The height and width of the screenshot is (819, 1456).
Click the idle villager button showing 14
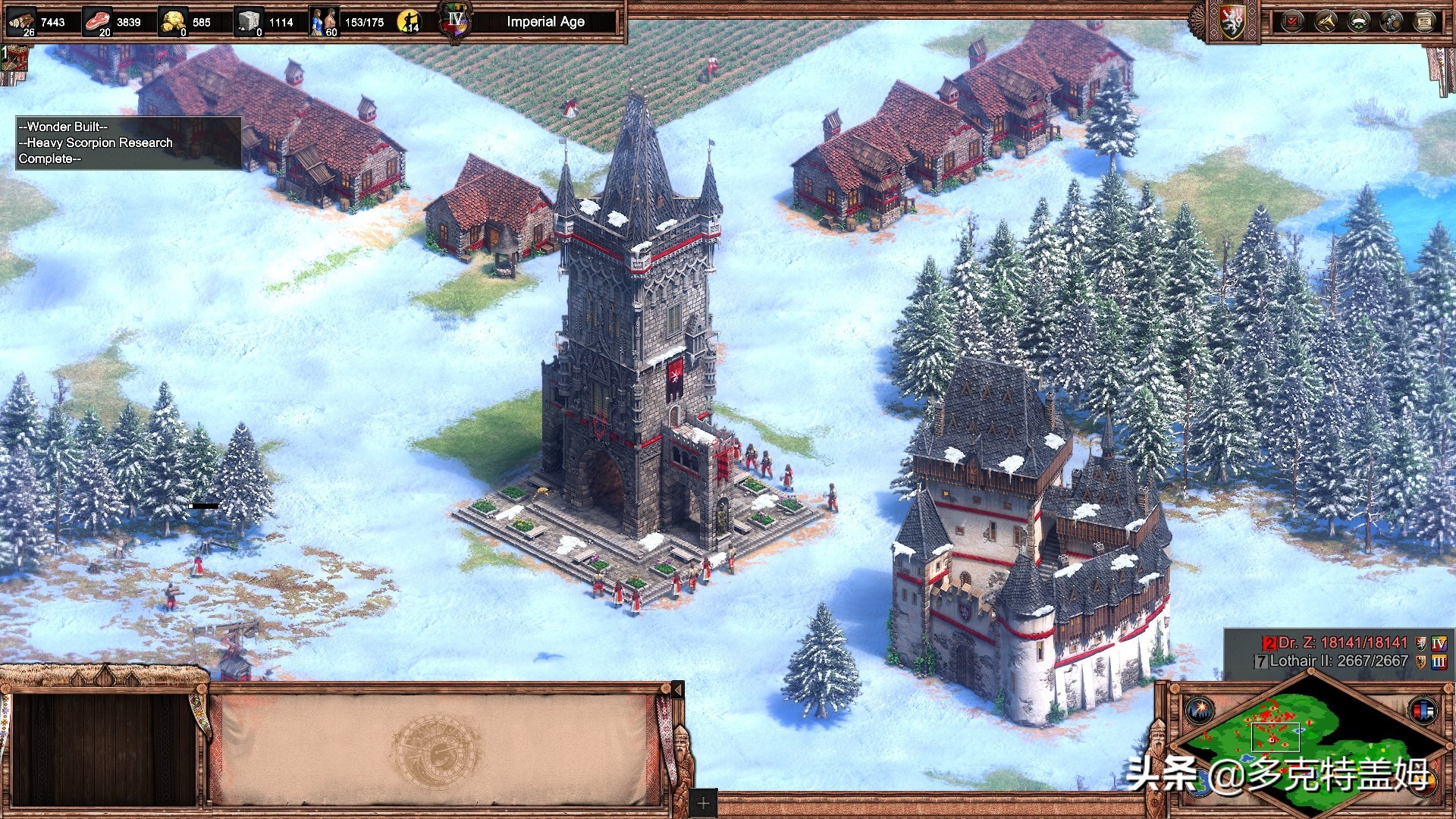point(409,22)
